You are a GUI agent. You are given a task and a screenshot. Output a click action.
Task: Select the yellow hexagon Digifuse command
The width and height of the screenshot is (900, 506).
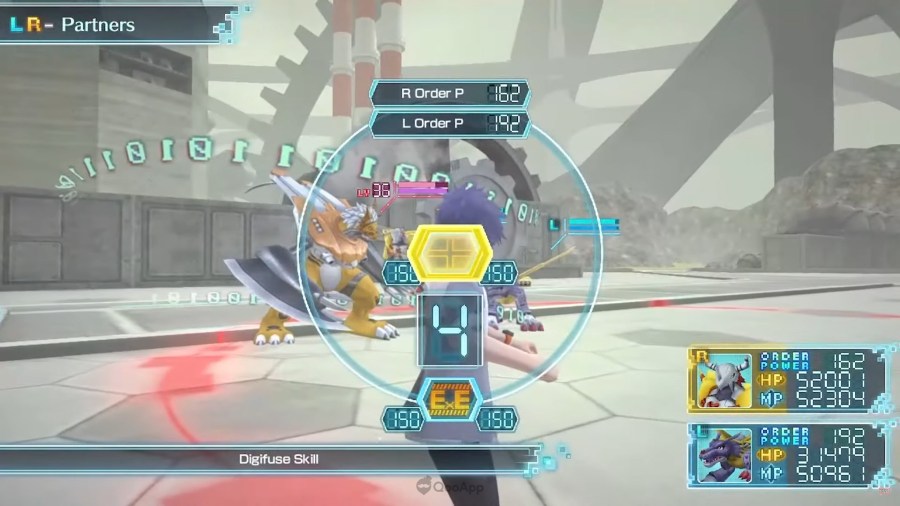449,252
